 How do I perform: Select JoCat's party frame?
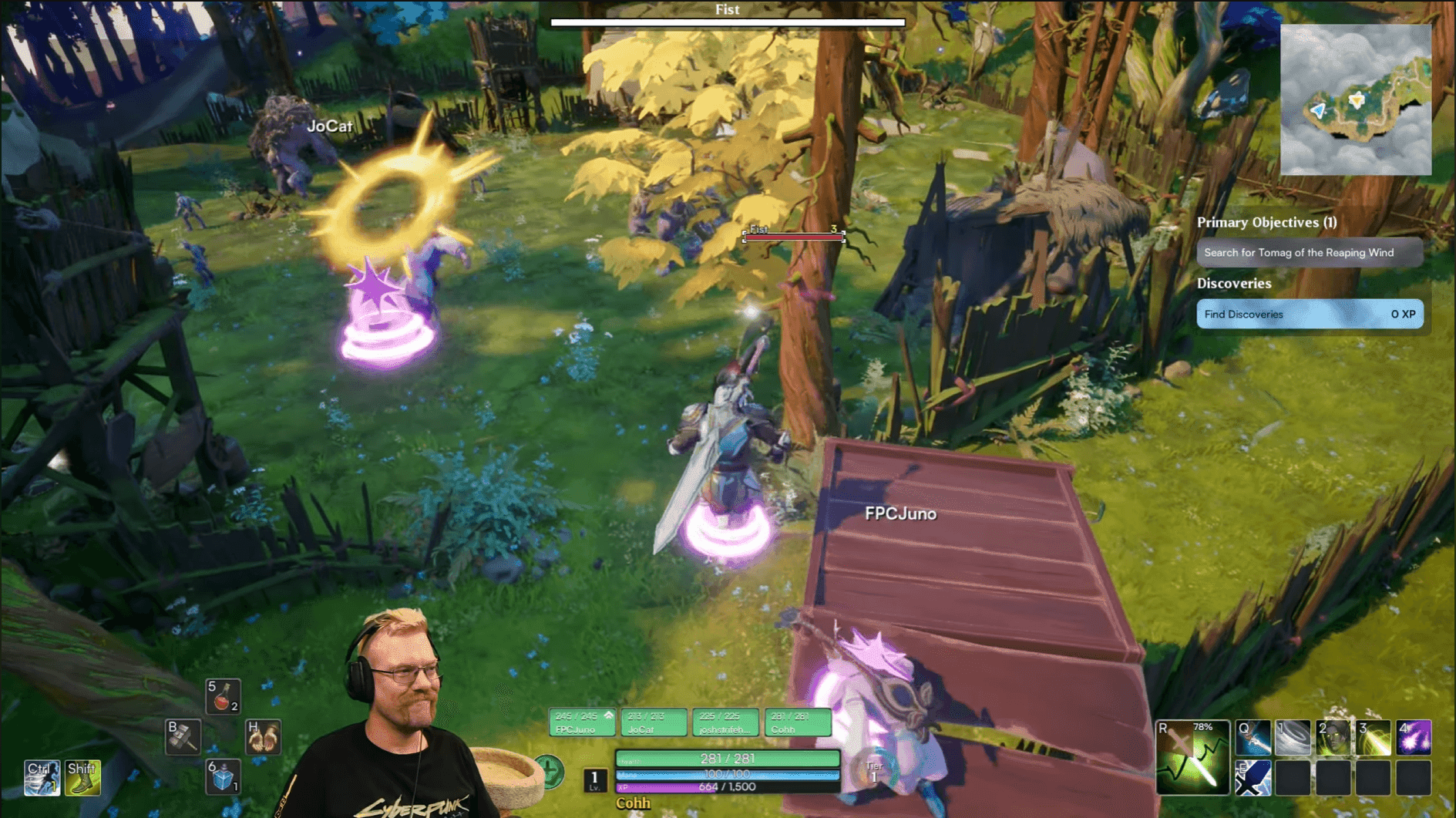point(654,722)
